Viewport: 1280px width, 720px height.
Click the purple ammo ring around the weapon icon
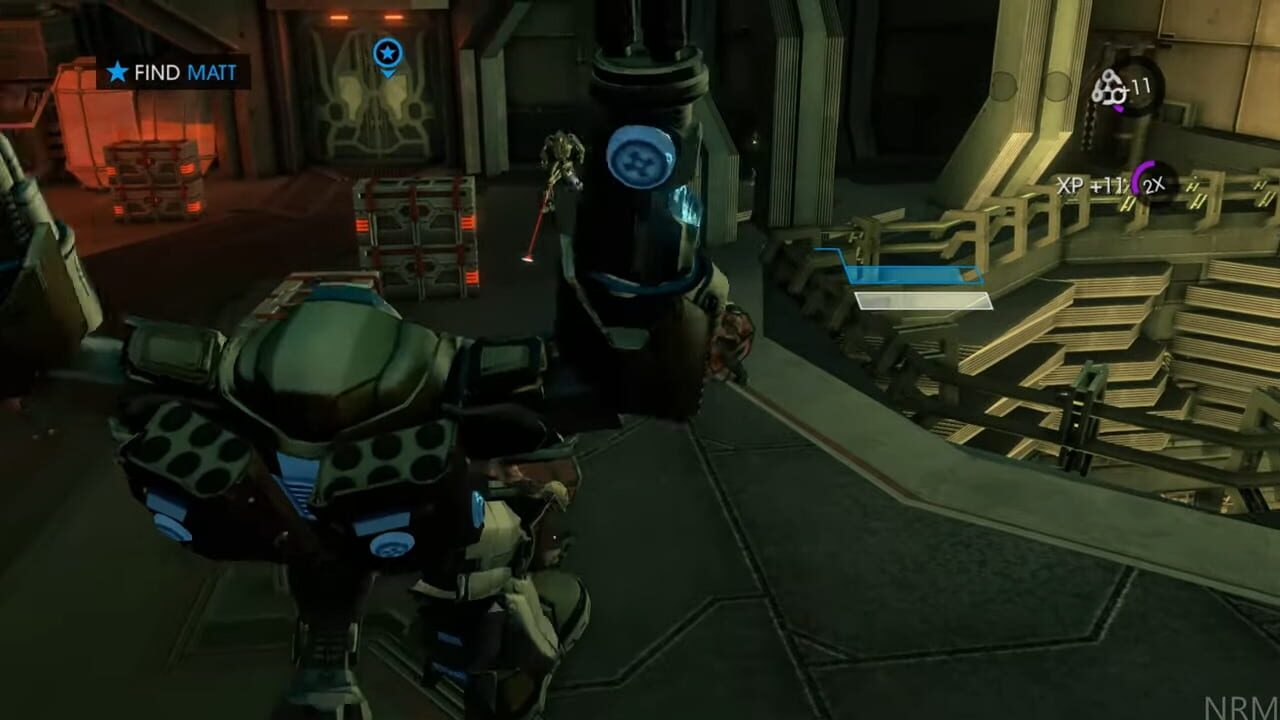pyautogui.click(x=1118, y=109)
